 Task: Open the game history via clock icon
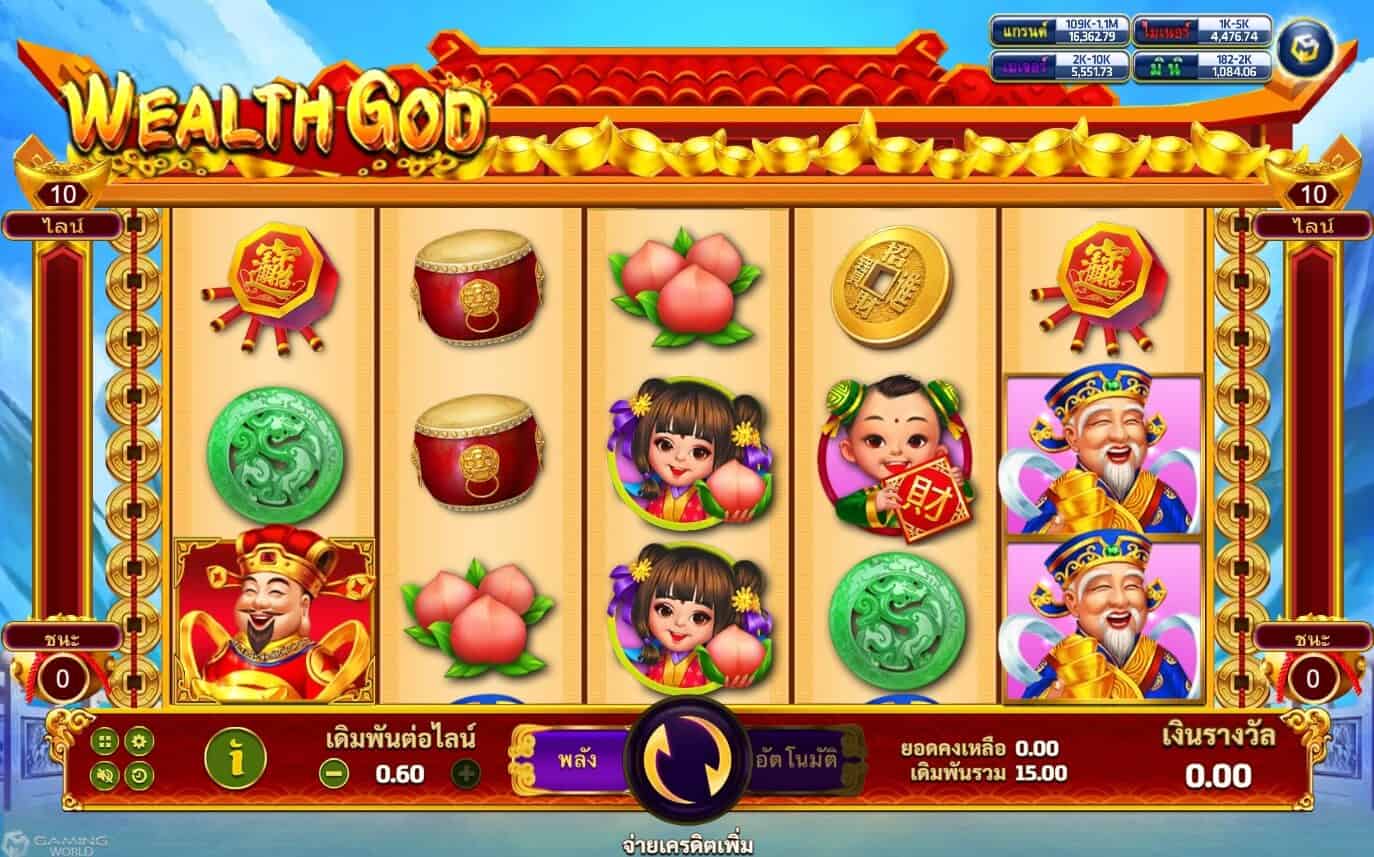coord(140,775)
